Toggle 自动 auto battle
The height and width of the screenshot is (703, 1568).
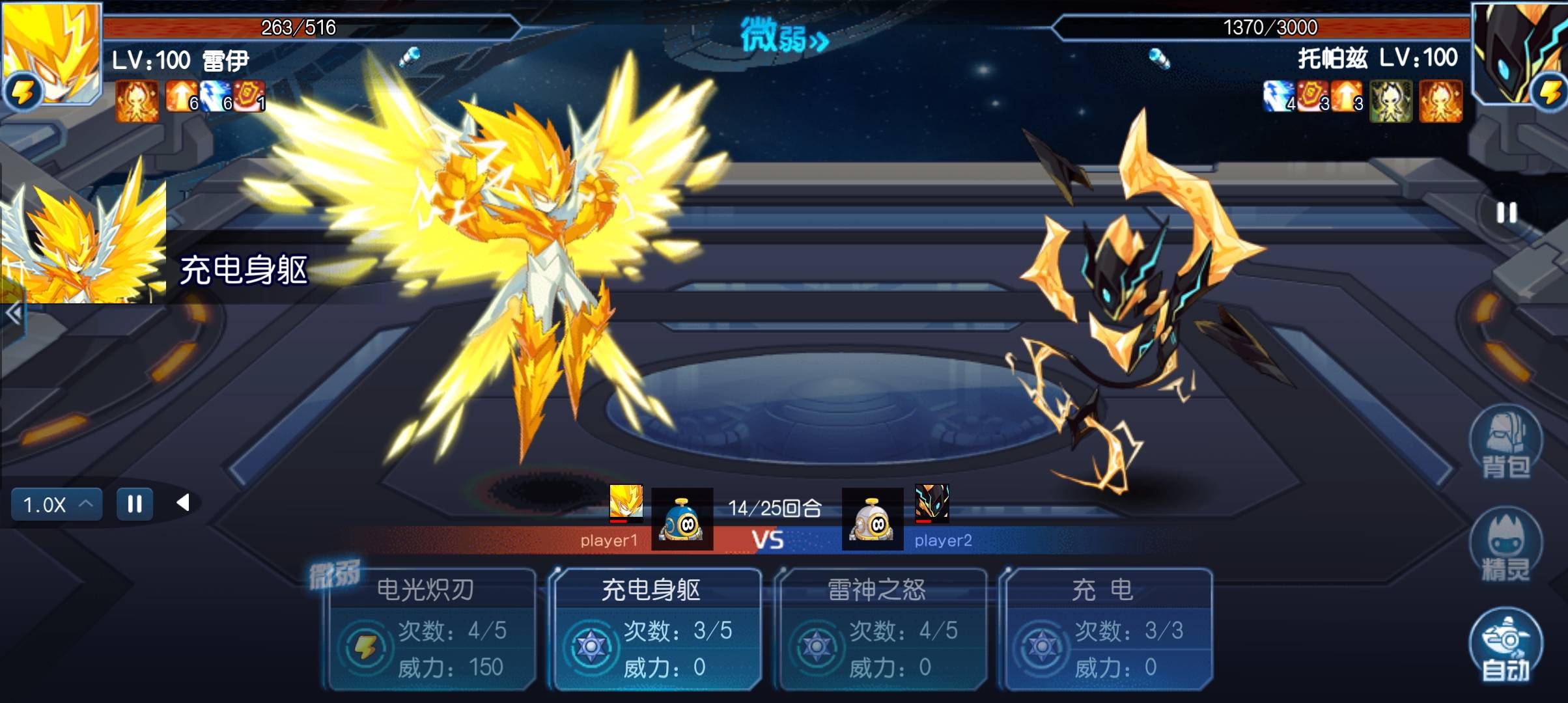[x=1505, y=646]
